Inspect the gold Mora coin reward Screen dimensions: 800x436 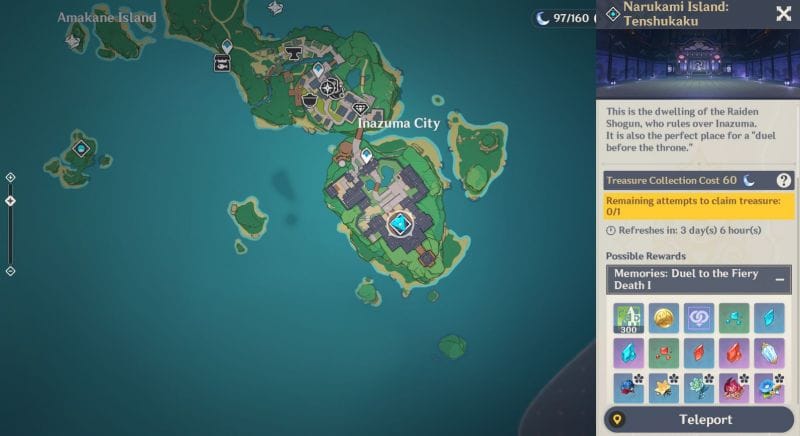[664, 319]
